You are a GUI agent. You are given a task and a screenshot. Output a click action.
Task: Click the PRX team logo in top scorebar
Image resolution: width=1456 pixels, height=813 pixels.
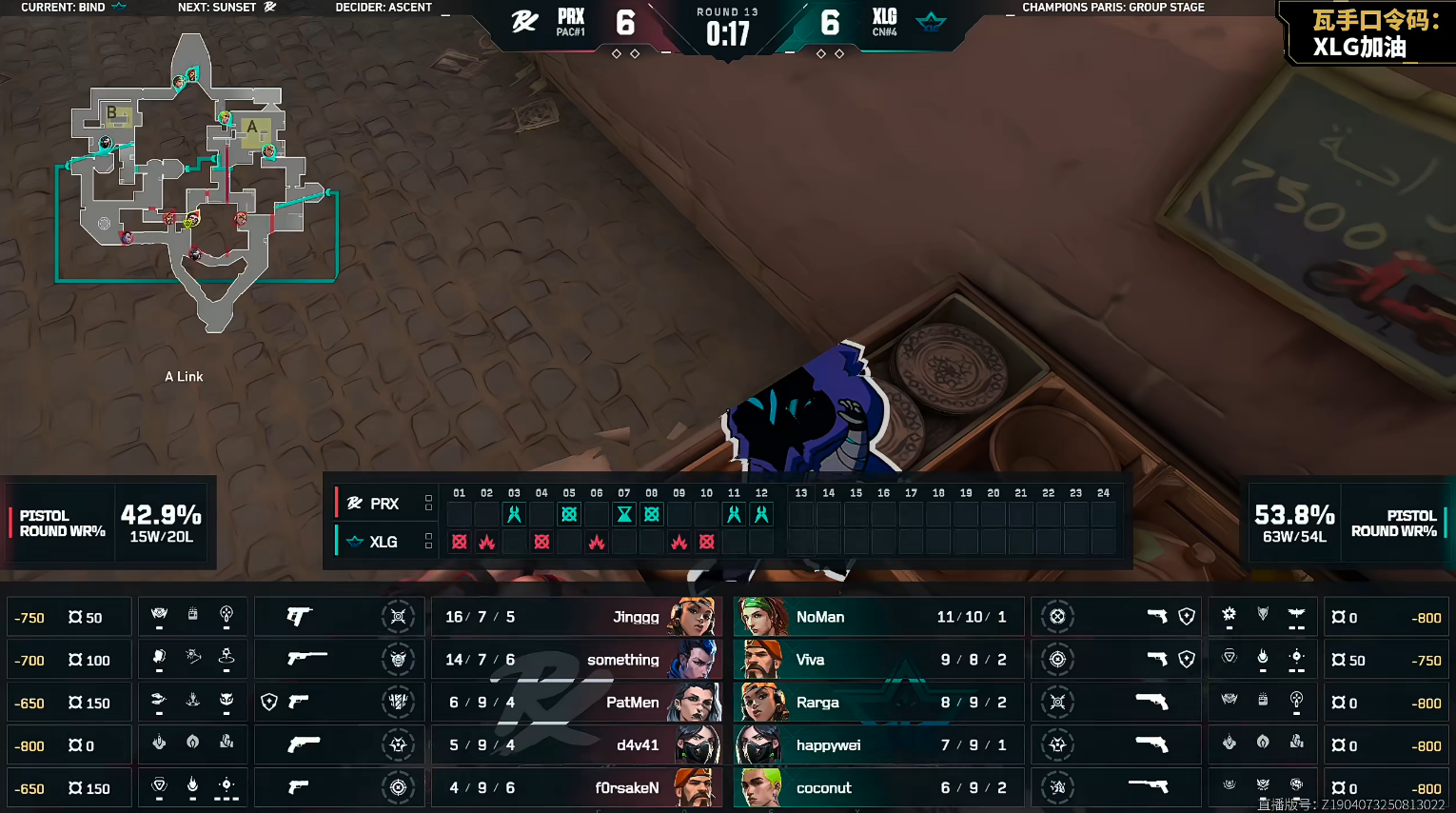click(524, 22)
